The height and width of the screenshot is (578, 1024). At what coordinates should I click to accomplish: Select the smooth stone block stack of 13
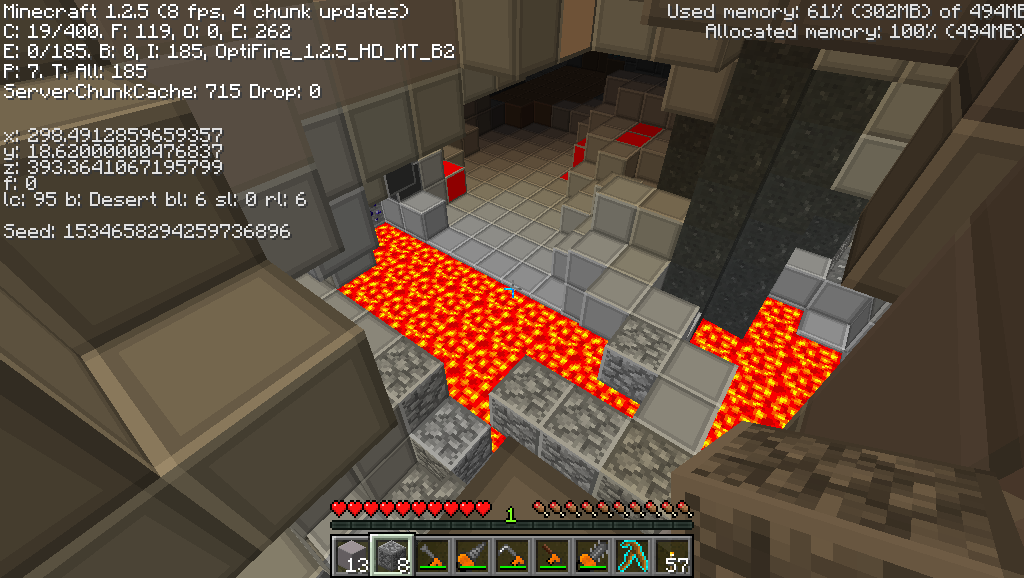(x=351, y=554)
